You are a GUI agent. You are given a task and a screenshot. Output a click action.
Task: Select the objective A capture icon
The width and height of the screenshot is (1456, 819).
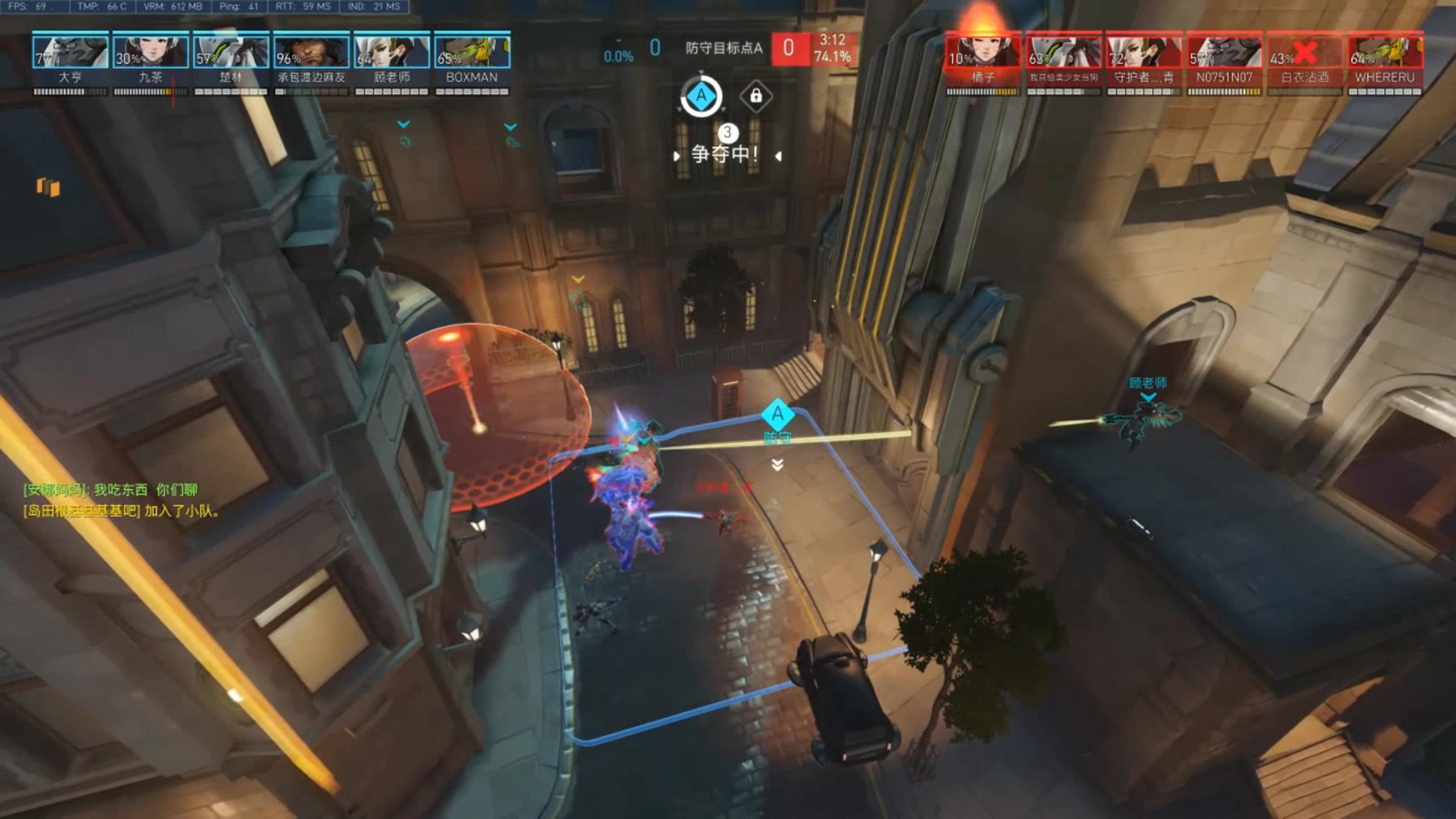pyautogui.click(x=701, y=96)
